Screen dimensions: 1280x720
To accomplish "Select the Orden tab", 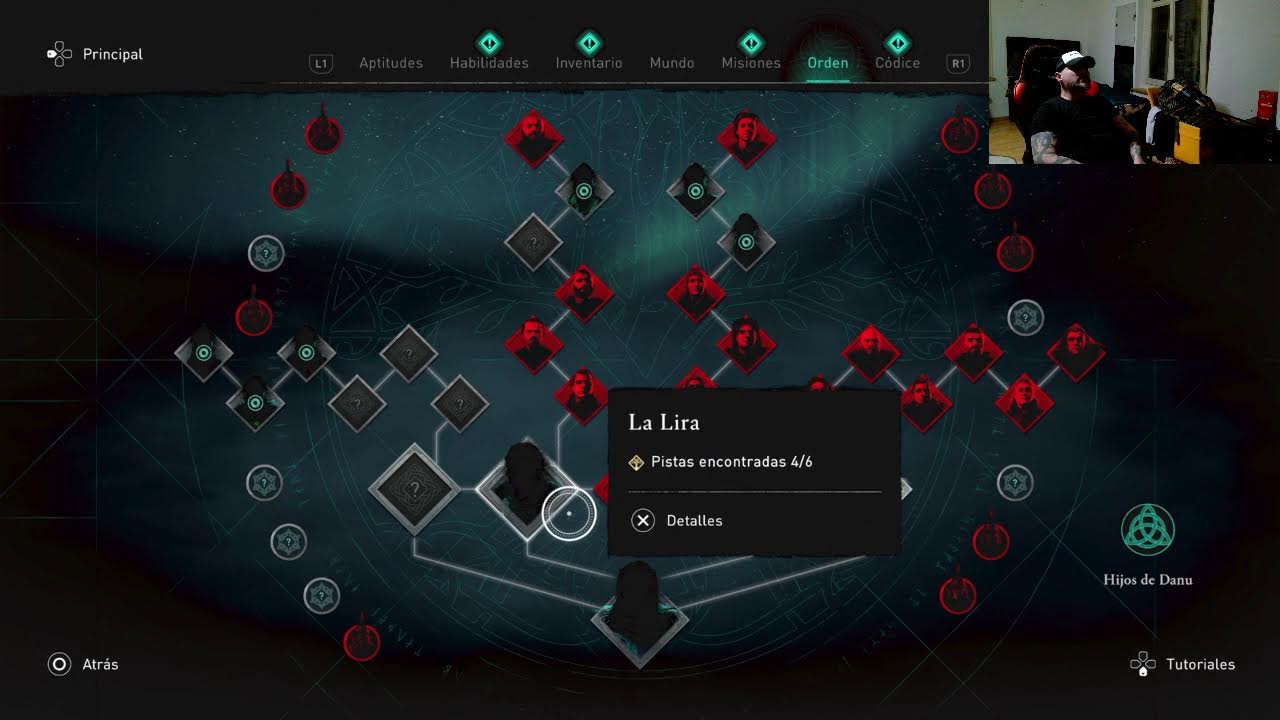I will [x=828, y=63].
